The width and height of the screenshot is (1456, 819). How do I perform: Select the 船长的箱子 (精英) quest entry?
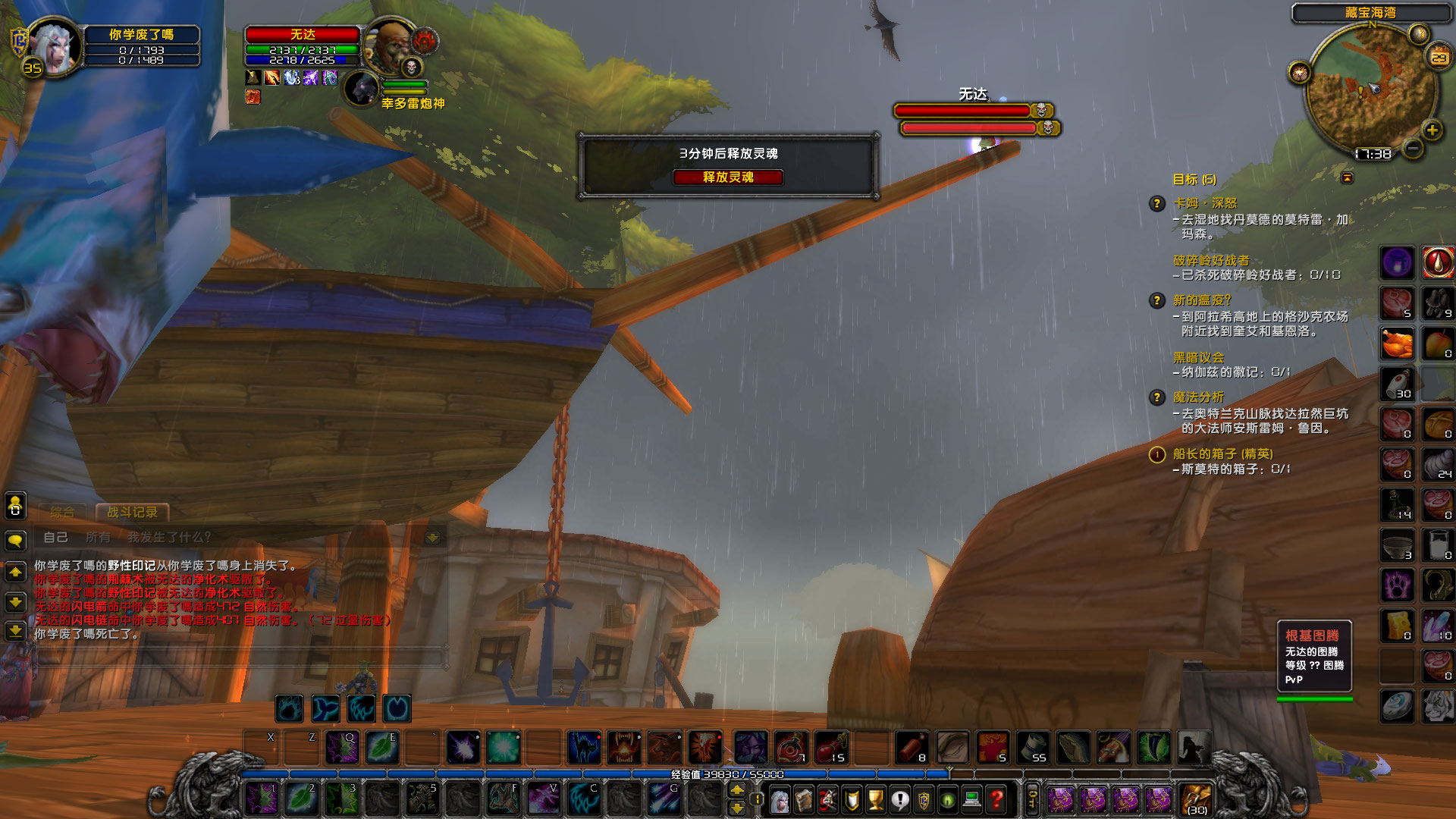(x=1222, y=453)
